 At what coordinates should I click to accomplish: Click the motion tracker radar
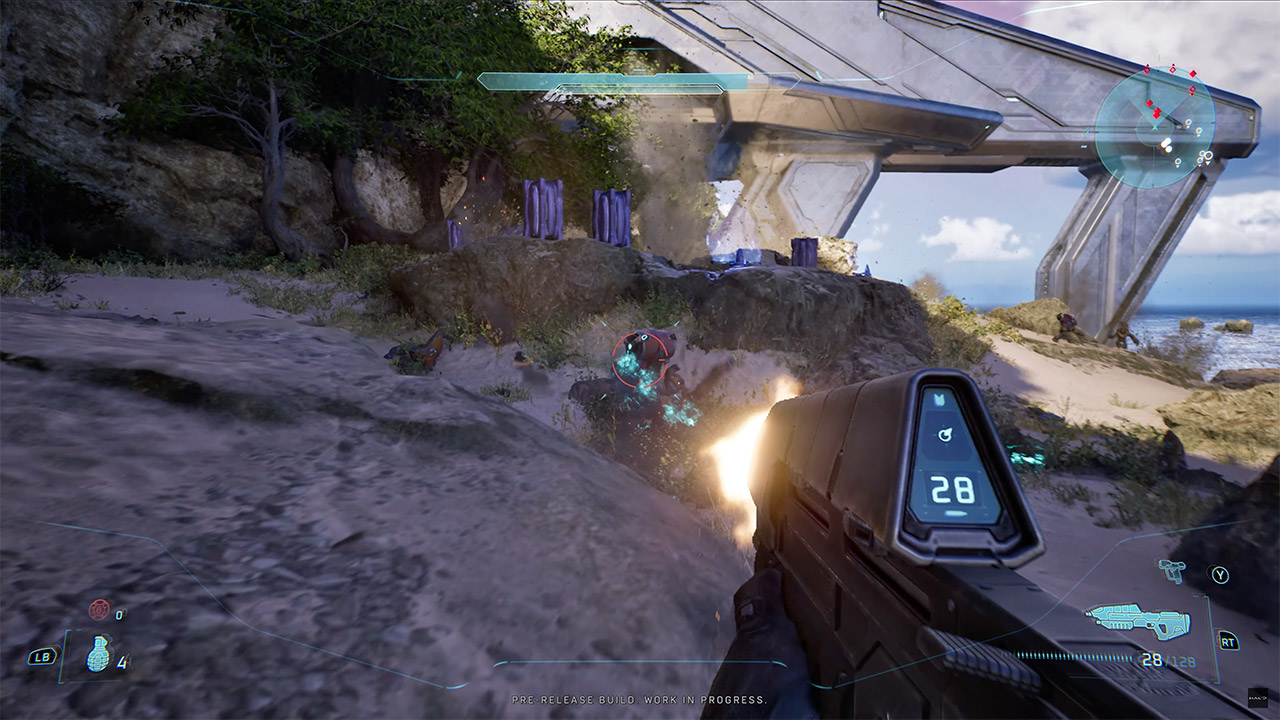(x=1155, y=127)
